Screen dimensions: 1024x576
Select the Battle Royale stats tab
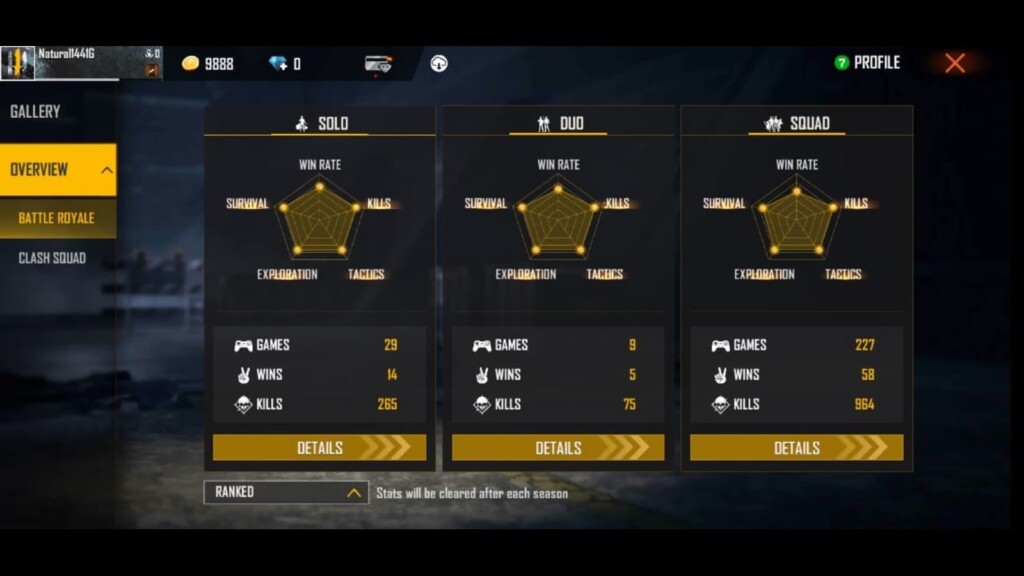pos(57,218)
